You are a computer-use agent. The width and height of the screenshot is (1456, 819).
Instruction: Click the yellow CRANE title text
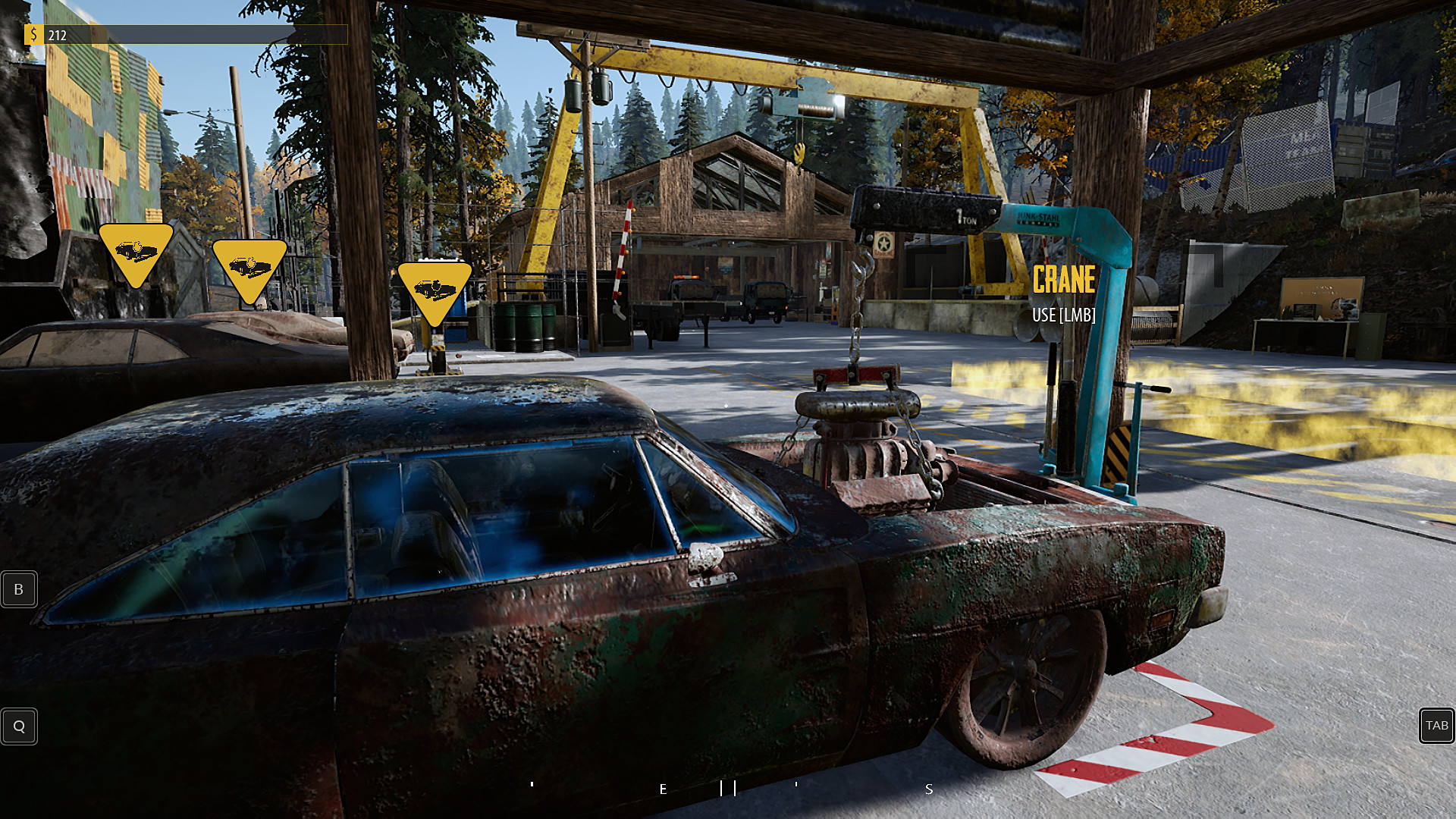(1063, 281)
